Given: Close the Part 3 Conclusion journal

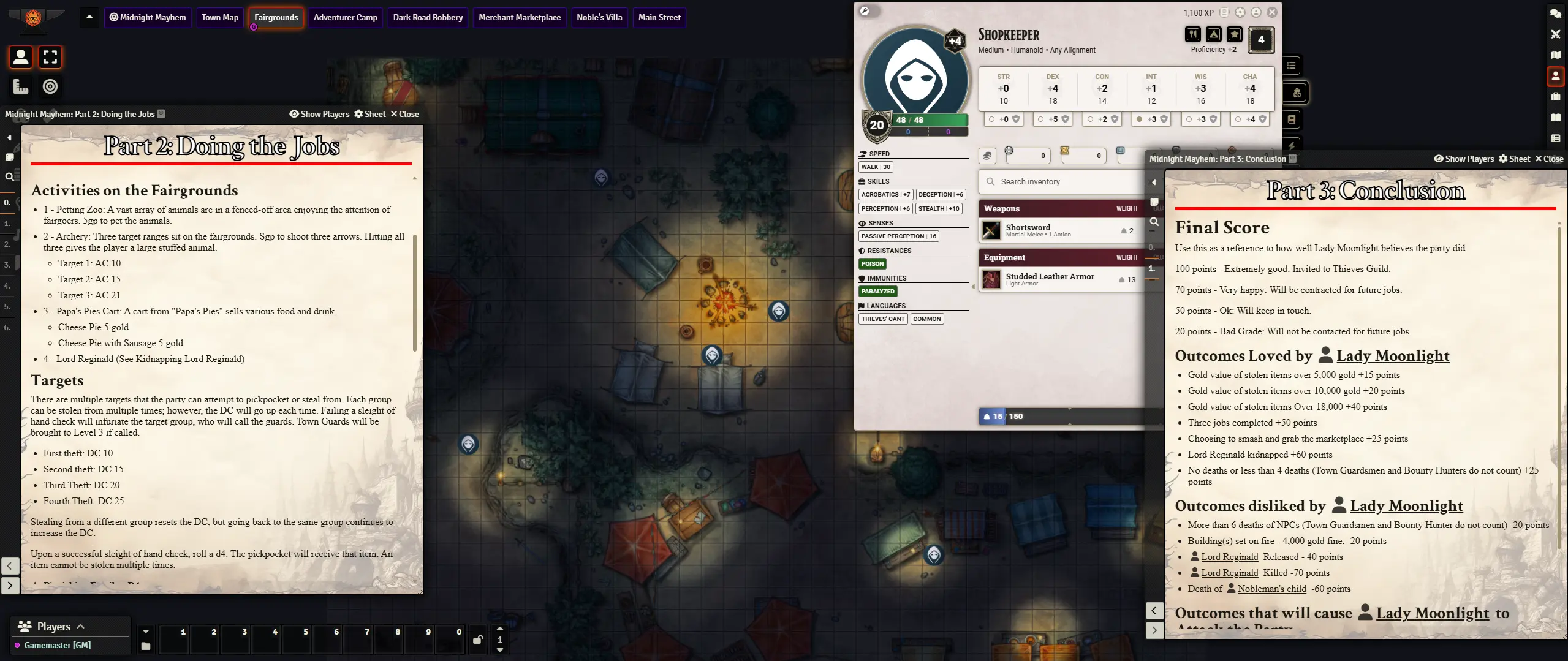Looking at the screenshot, I should click(x=1549, y=159).
